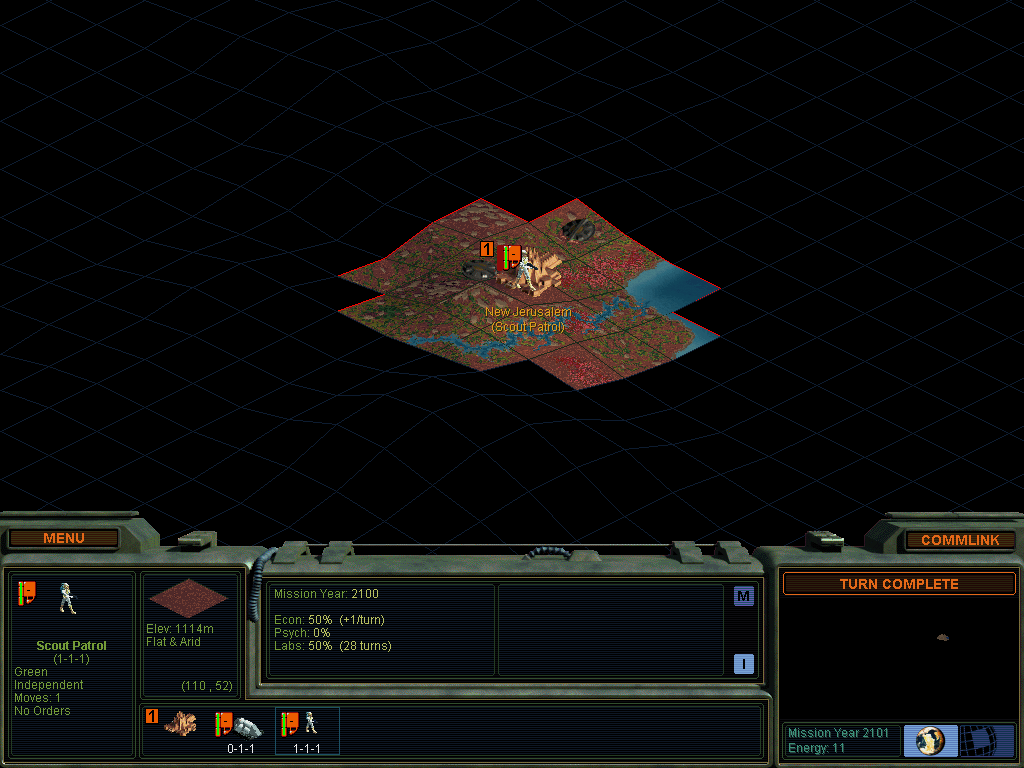This screenshot has width=1024, height=768.
Task: Open the base icon in the unit stack
Action: (180, 723)
